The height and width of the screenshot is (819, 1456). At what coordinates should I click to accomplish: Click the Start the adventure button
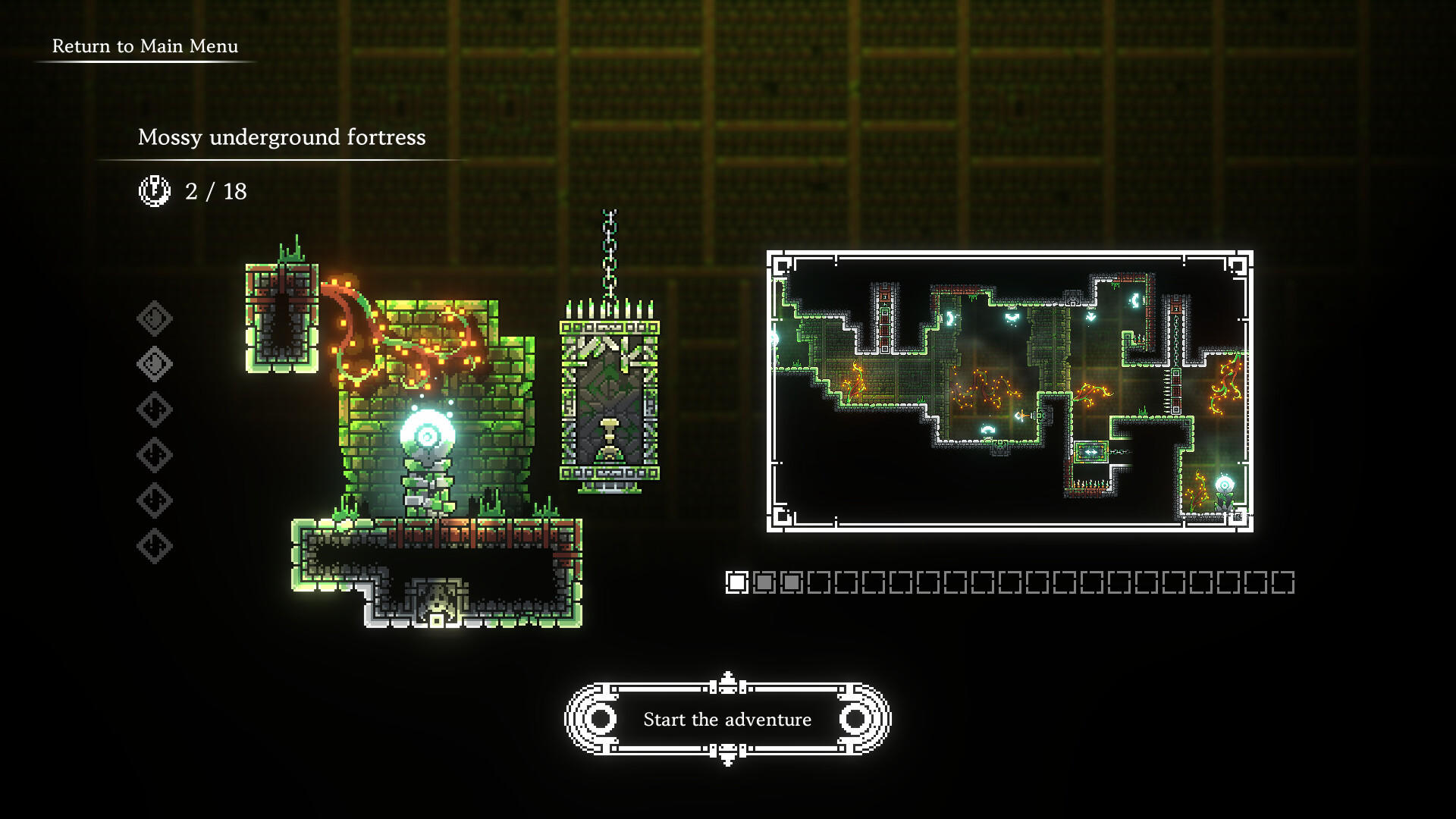[727, 720]
